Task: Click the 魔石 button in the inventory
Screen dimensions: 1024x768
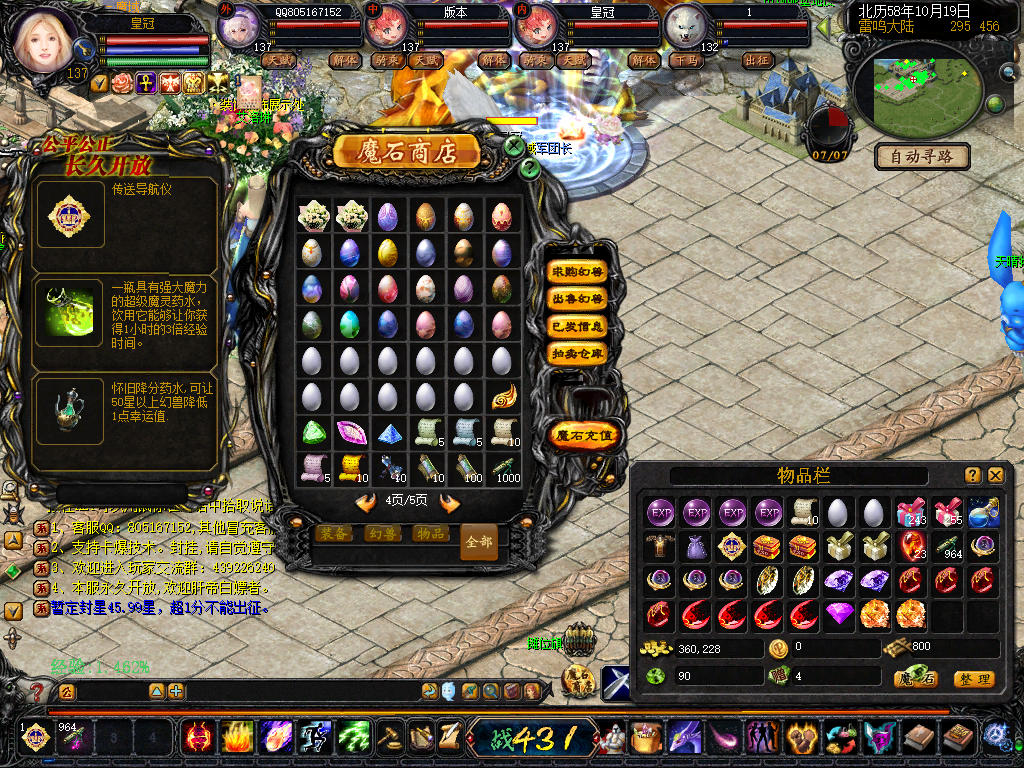Action: coord(916,678)
